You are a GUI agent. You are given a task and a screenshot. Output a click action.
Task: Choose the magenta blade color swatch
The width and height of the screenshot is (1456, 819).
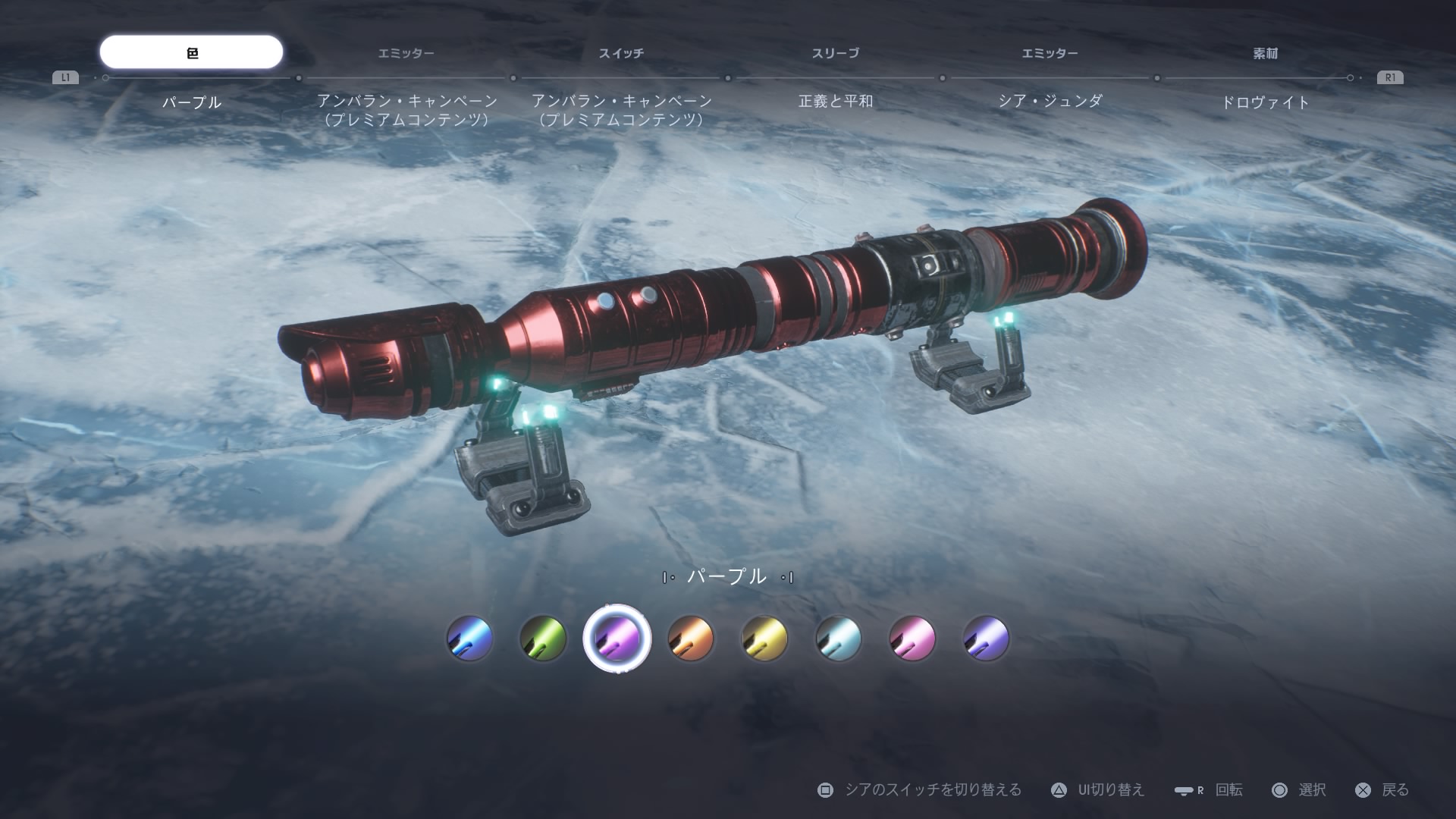point(912,639)
